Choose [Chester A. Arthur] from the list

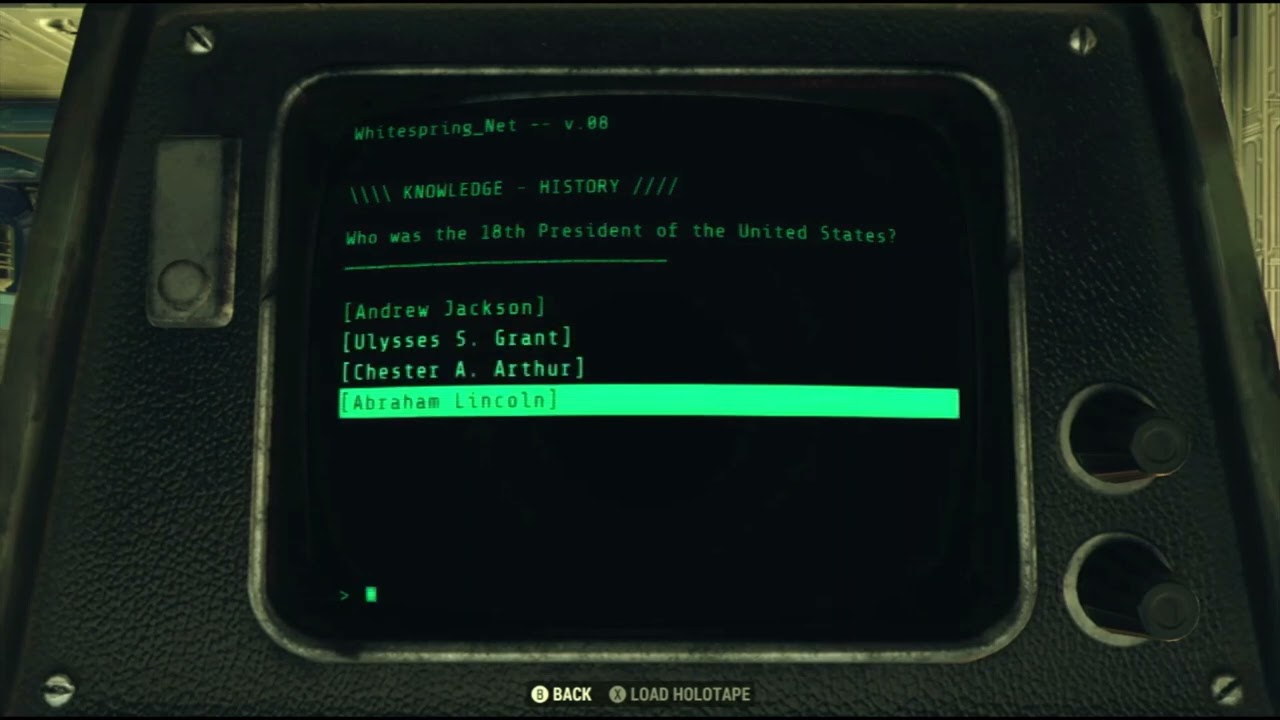pos(464,370)
